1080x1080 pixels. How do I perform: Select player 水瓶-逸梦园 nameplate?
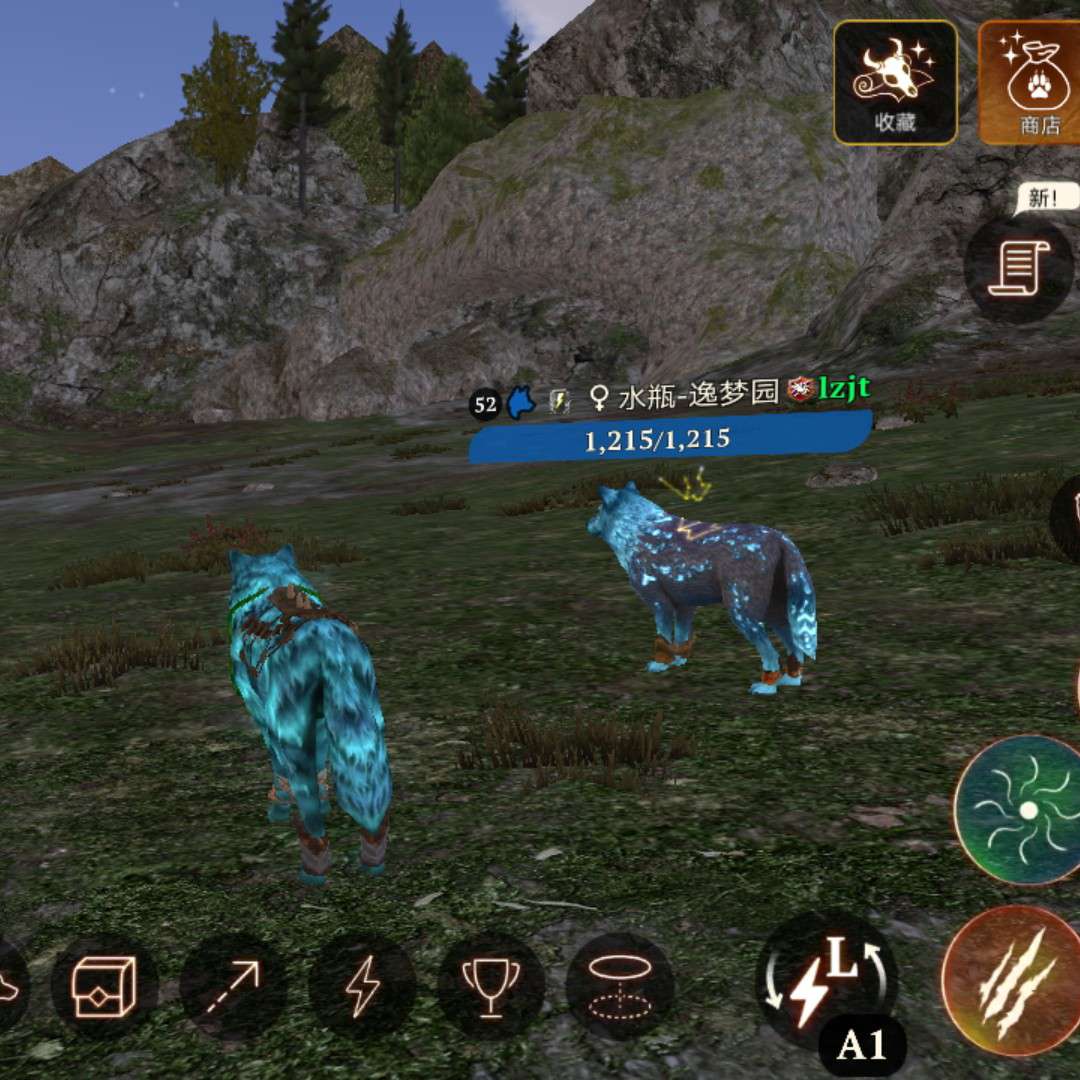[x=698, y=395]
